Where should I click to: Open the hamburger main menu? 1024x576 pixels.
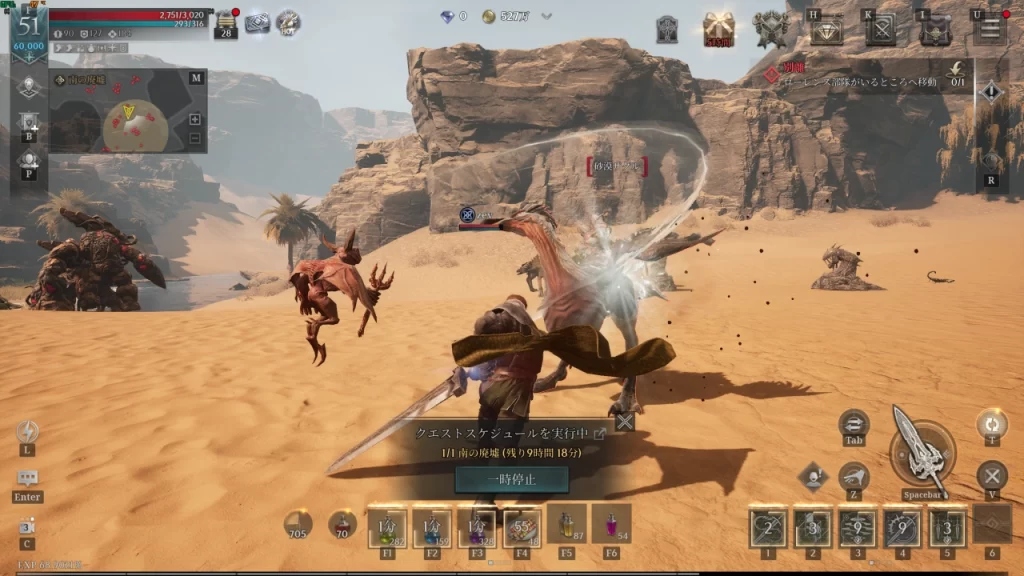(990, 27)
